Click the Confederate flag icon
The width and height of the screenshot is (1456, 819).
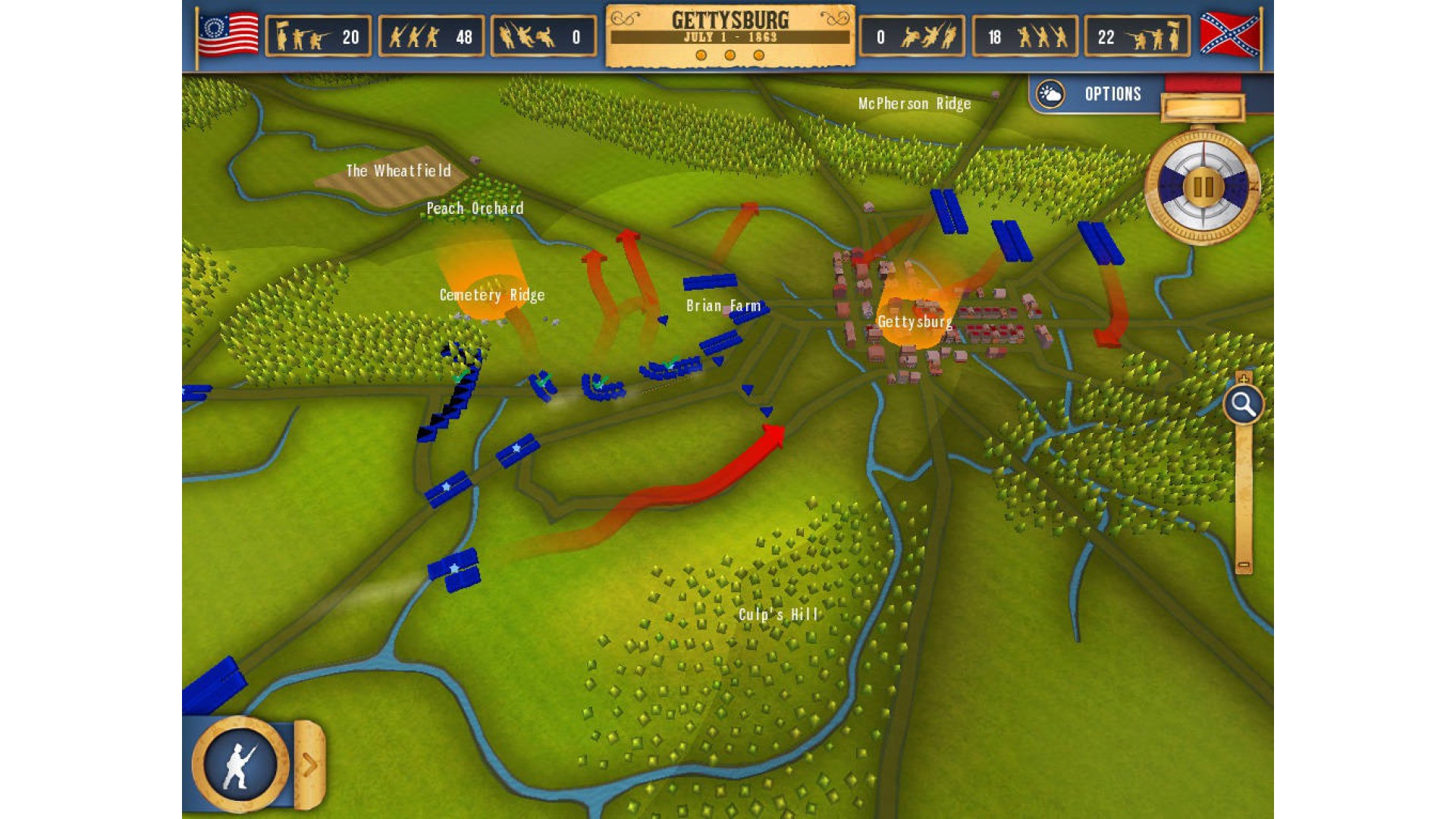1228,35
